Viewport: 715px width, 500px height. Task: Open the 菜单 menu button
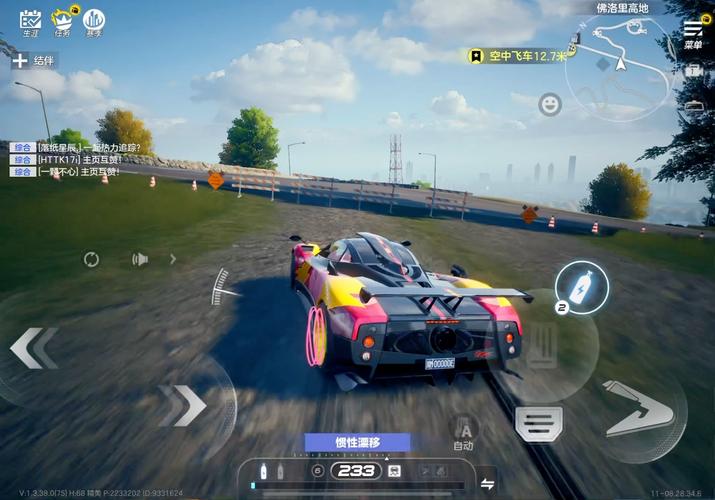pyautogui.click(x=693, y=33)
